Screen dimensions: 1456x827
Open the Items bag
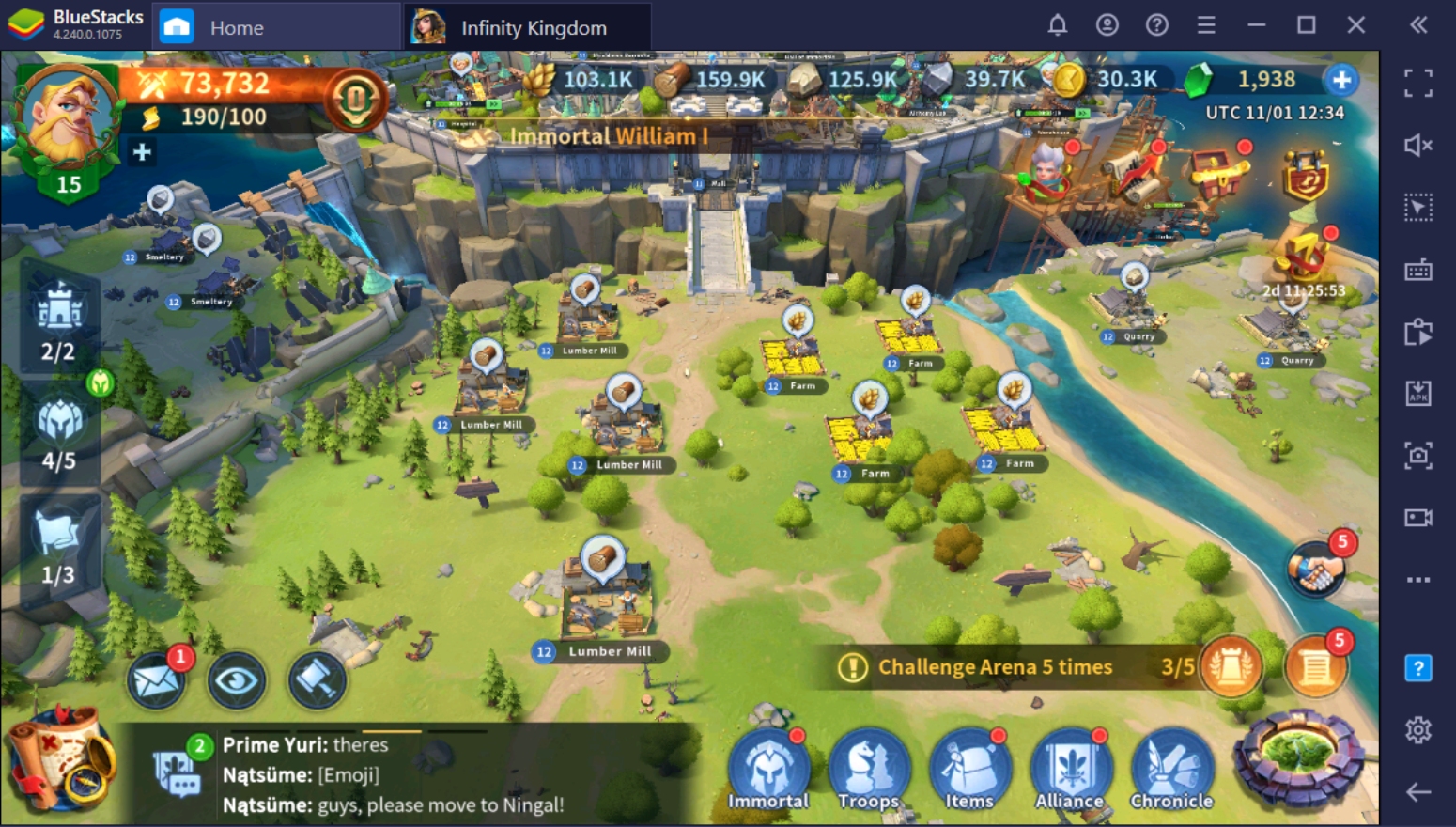[969, 771]
